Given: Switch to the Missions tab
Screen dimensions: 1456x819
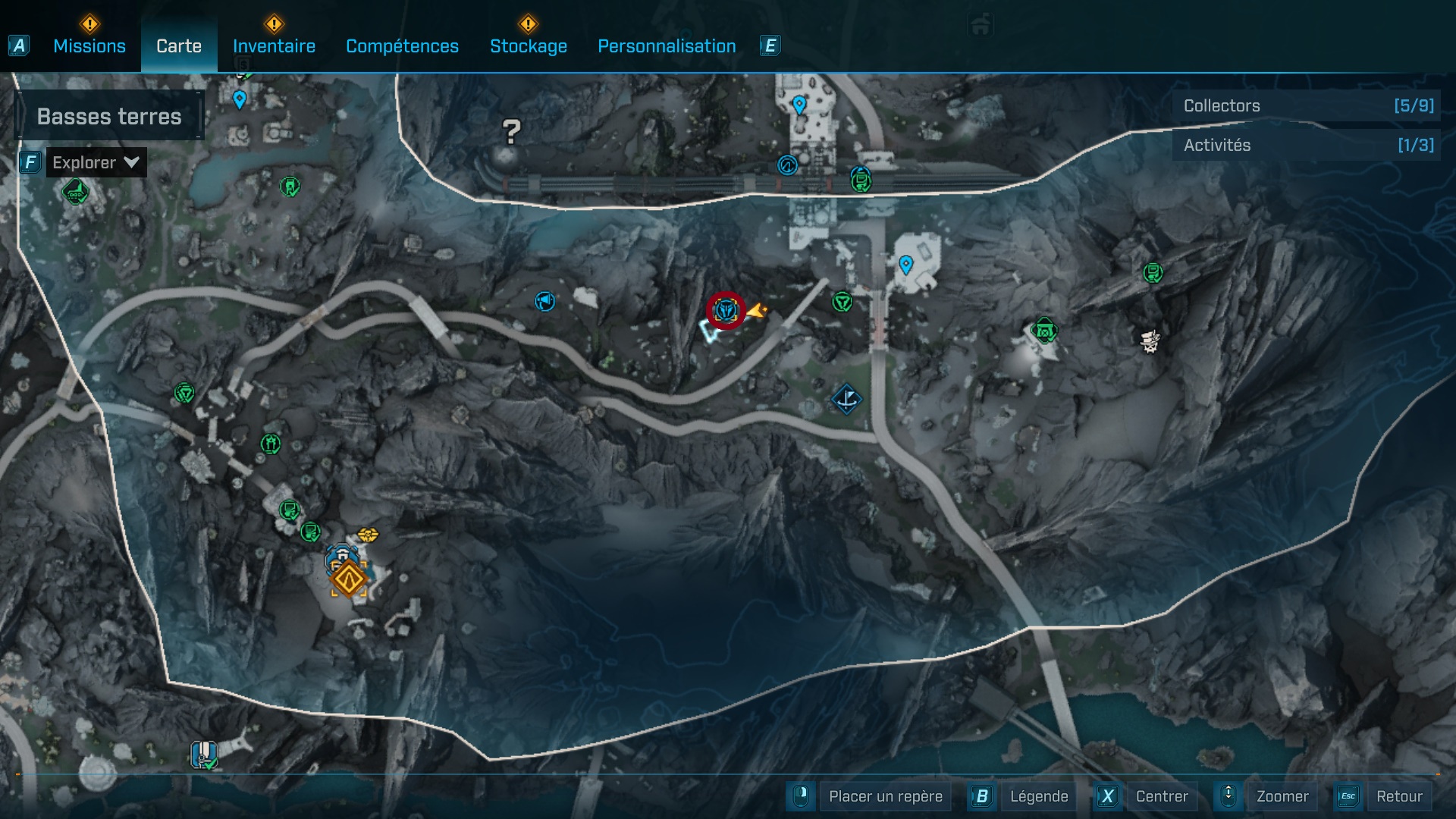Looking at the screenshot, I should pyautogui.click(x=89, y=46).
